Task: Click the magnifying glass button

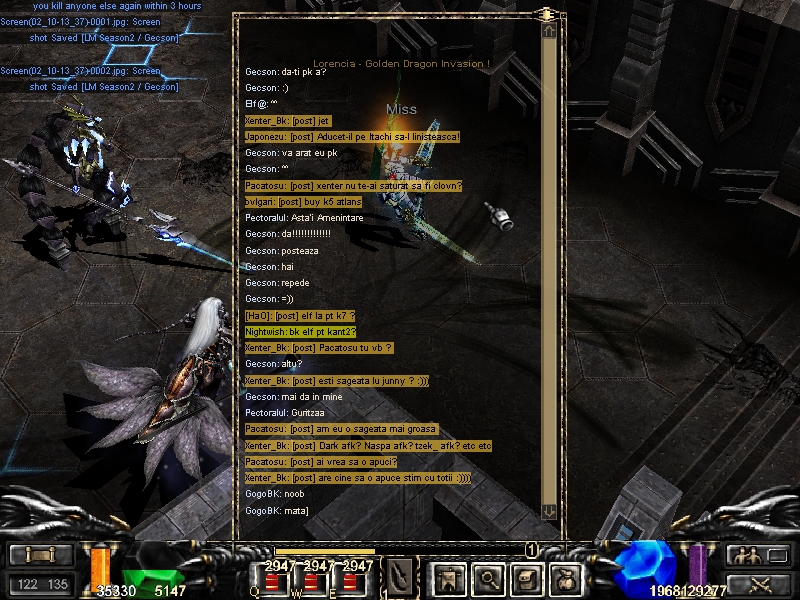Action: point(487,577)
